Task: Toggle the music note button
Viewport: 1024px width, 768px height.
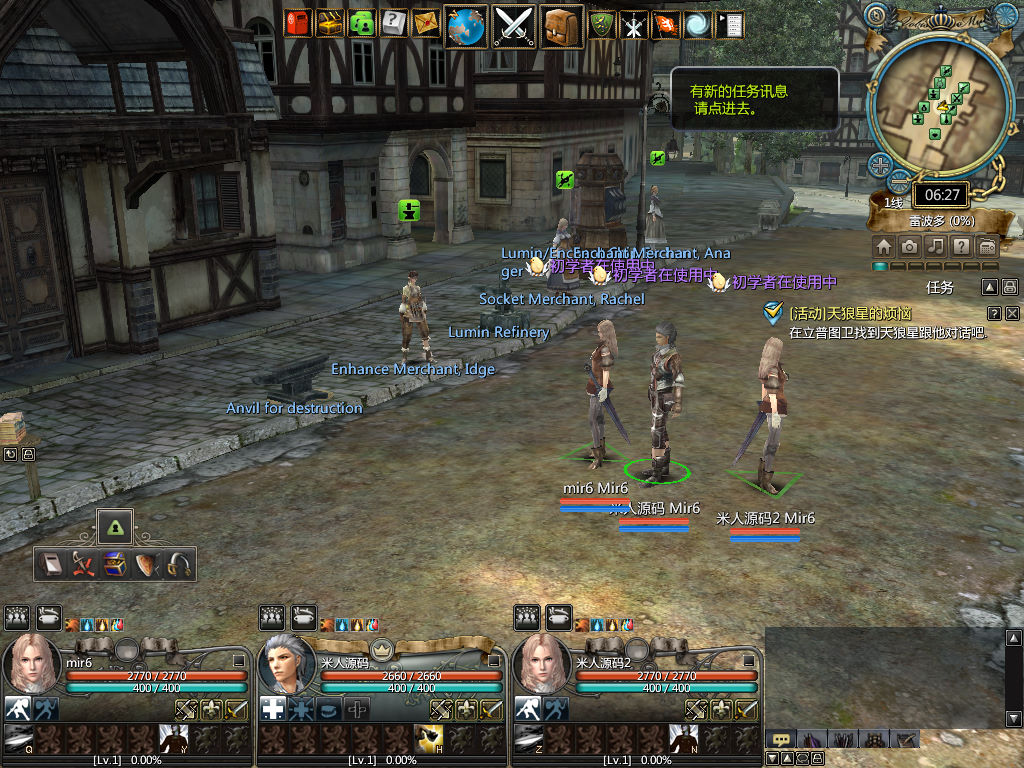Action: [935, 246]
